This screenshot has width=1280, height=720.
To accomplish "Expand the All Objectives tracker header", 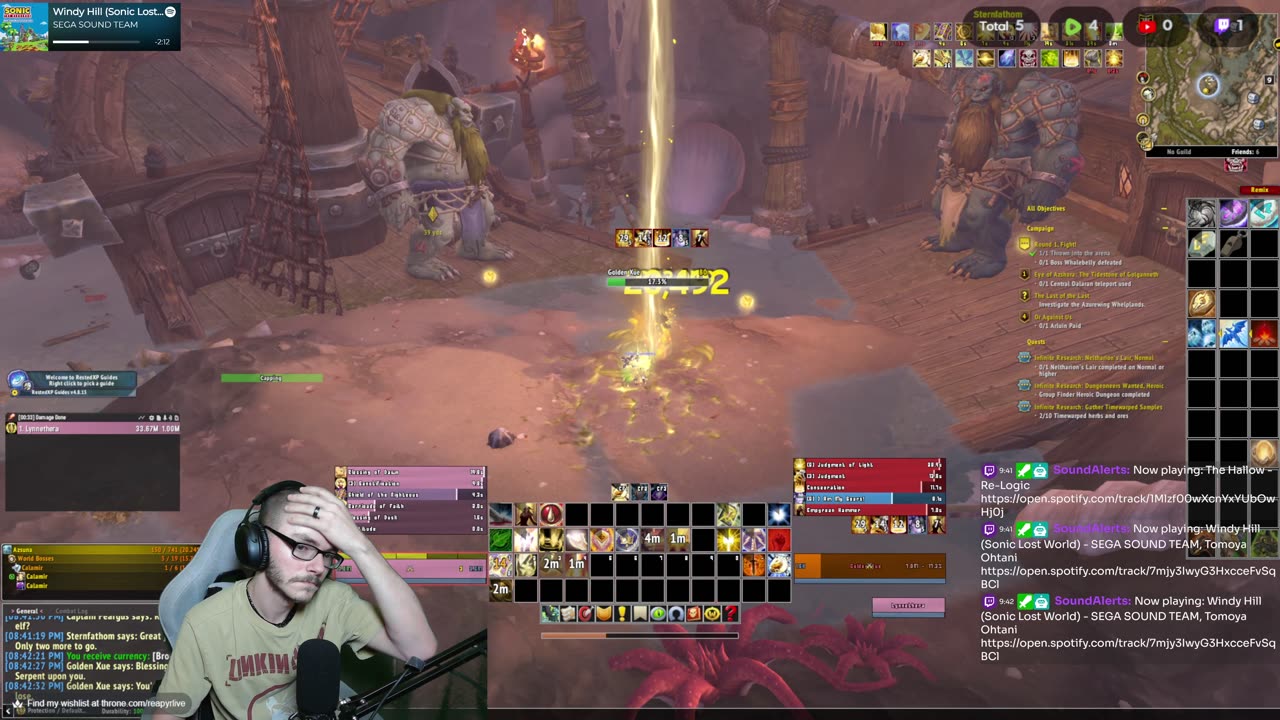I will [1046, 208].
